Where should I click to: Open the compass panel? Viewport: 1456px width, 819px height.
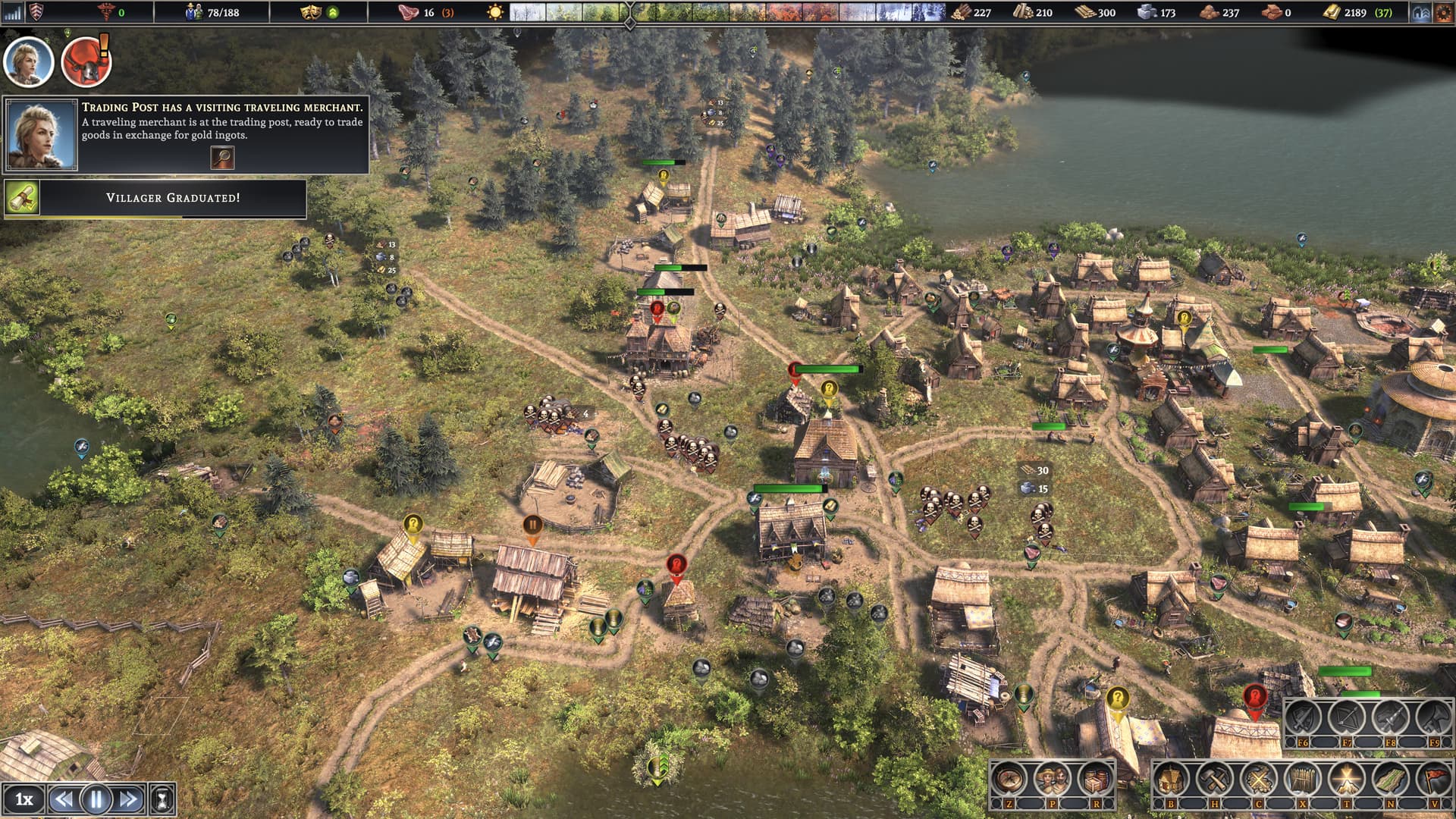point(1009,779)
